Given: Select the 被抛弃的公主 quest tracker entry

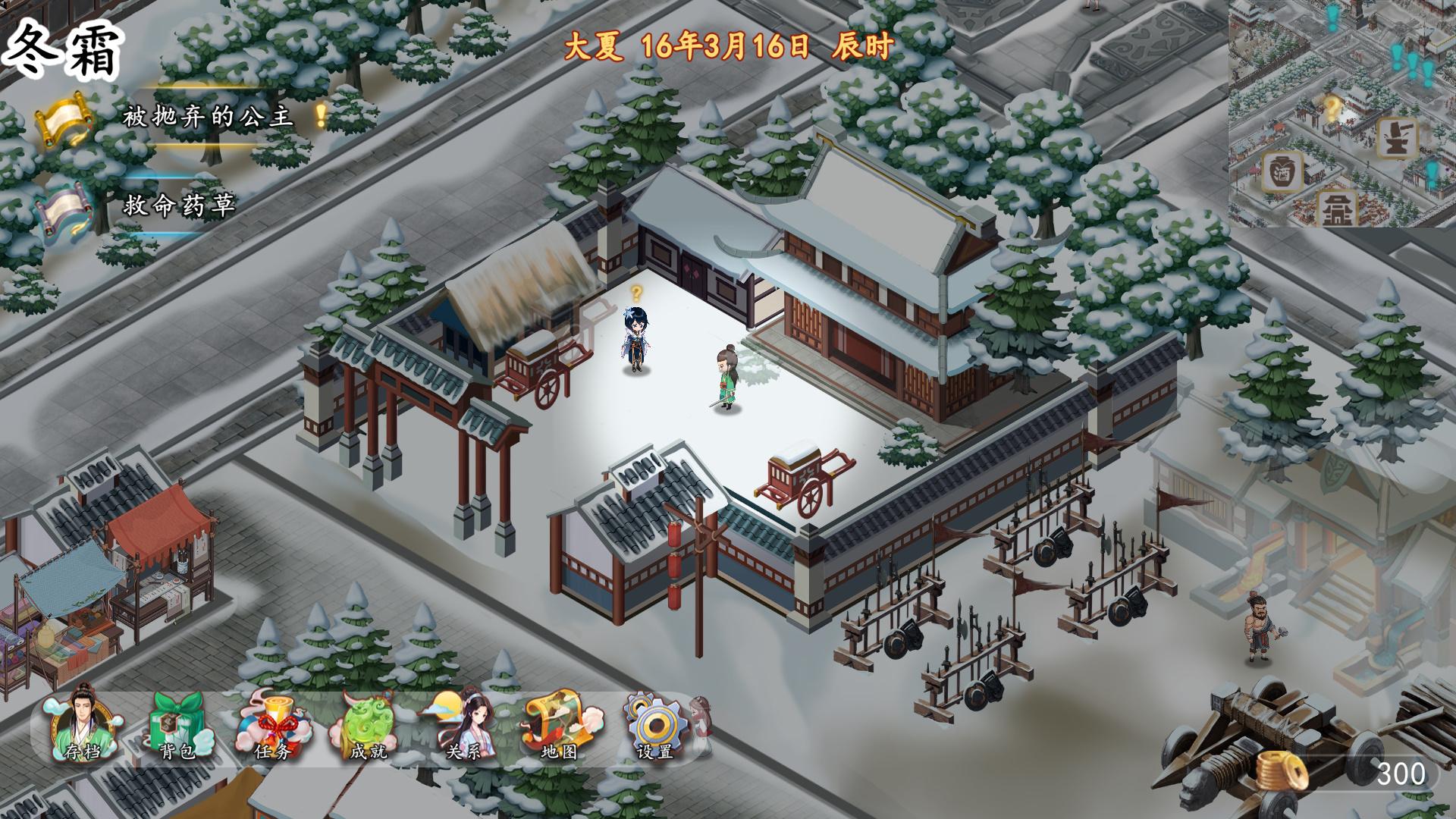Looking at the screenshot, I should [x=207, y=117].
